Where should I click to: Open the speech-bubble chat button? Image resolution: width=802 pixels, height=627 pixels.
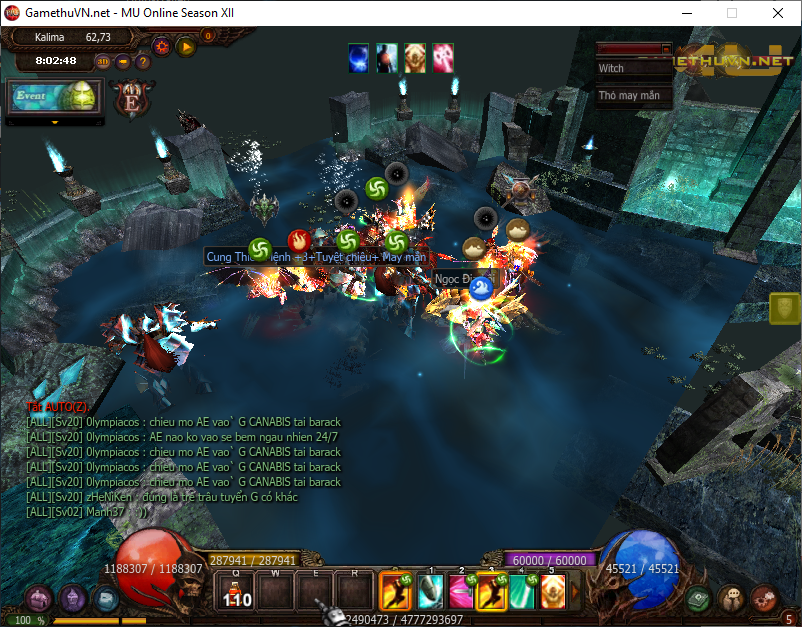click(x=731, y=599)
